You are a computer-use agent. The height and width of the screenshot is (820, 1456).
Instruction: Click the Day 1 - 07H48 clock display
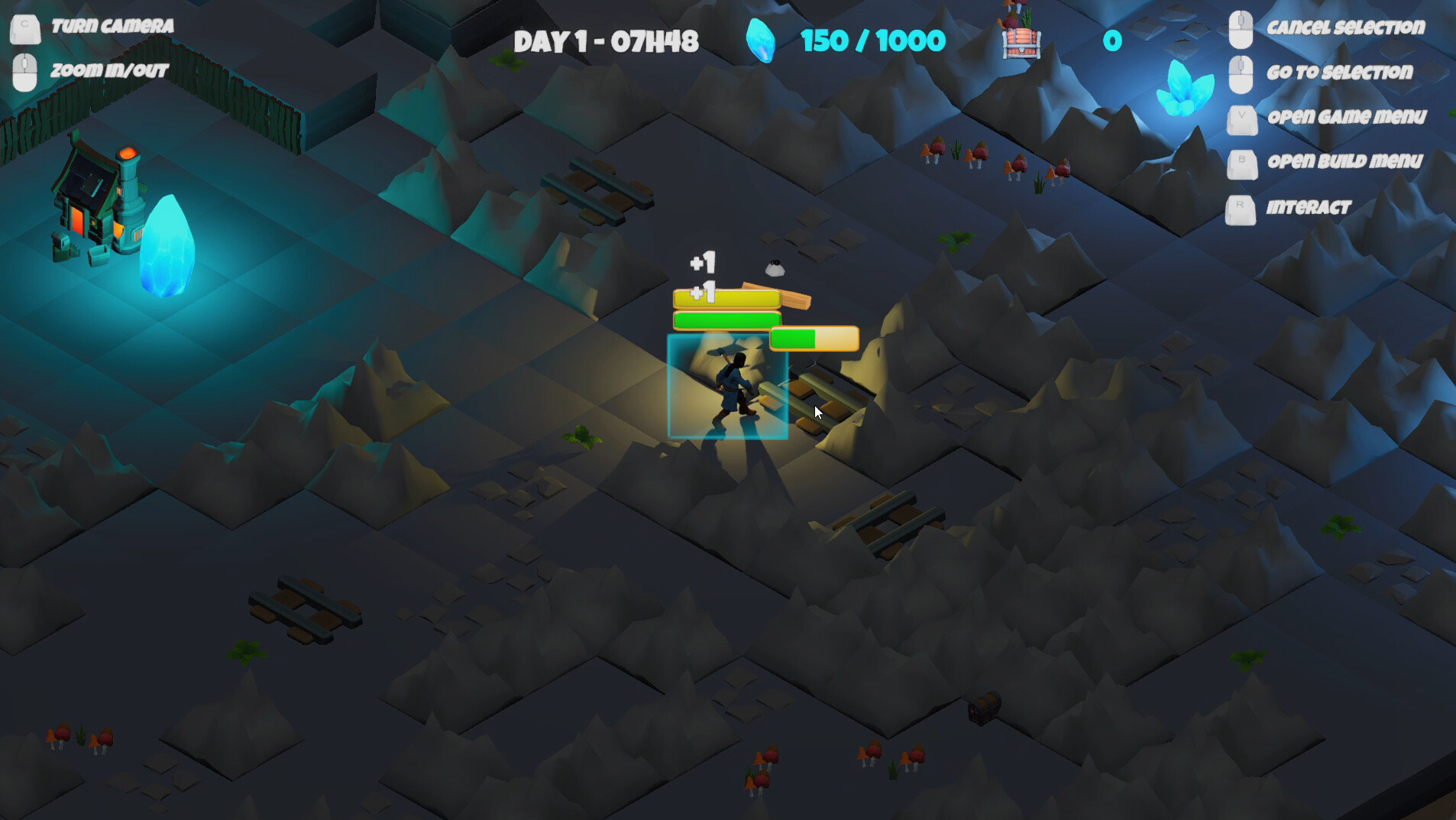click(606, 42)
